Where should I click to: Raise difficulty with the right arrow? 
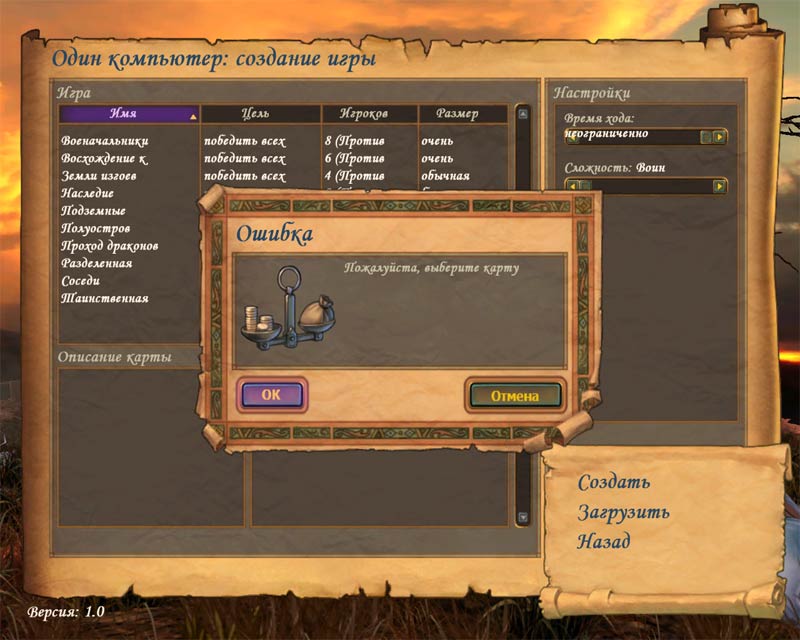coord(719,185)
